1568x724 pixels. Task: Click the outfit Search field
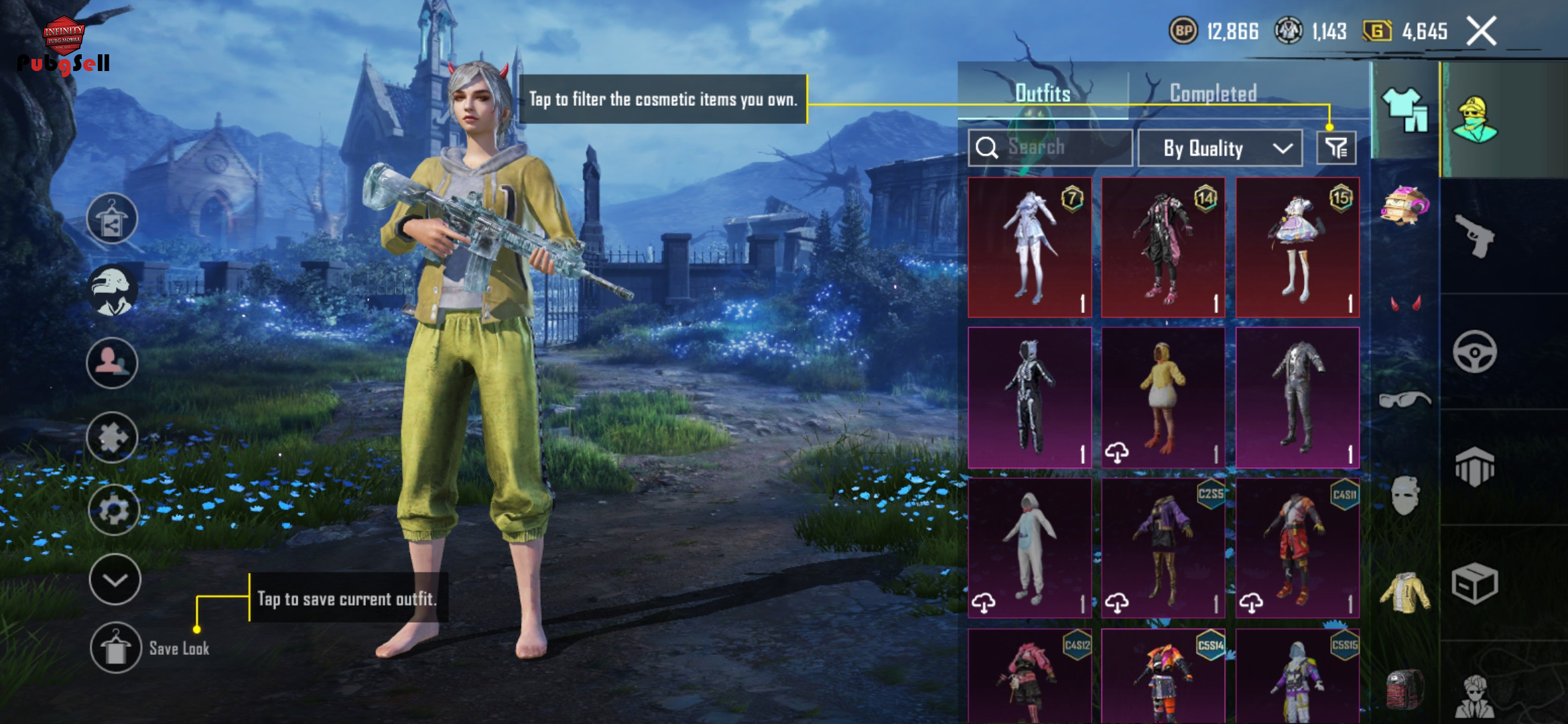[x=1050, y=147]
